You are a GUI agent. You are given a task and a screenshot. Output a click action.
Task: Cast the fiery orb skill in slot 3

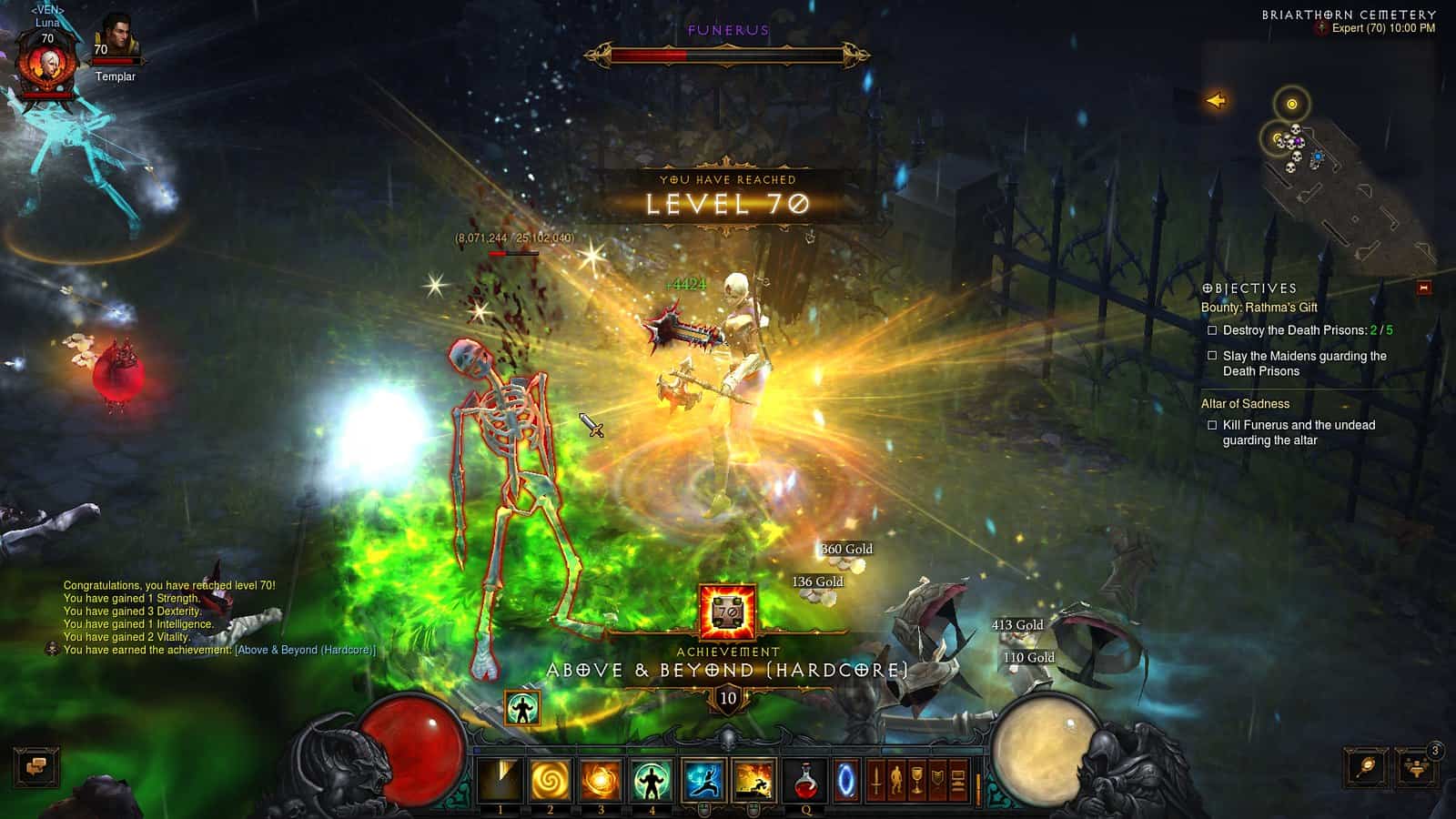(x=602, y=778)
